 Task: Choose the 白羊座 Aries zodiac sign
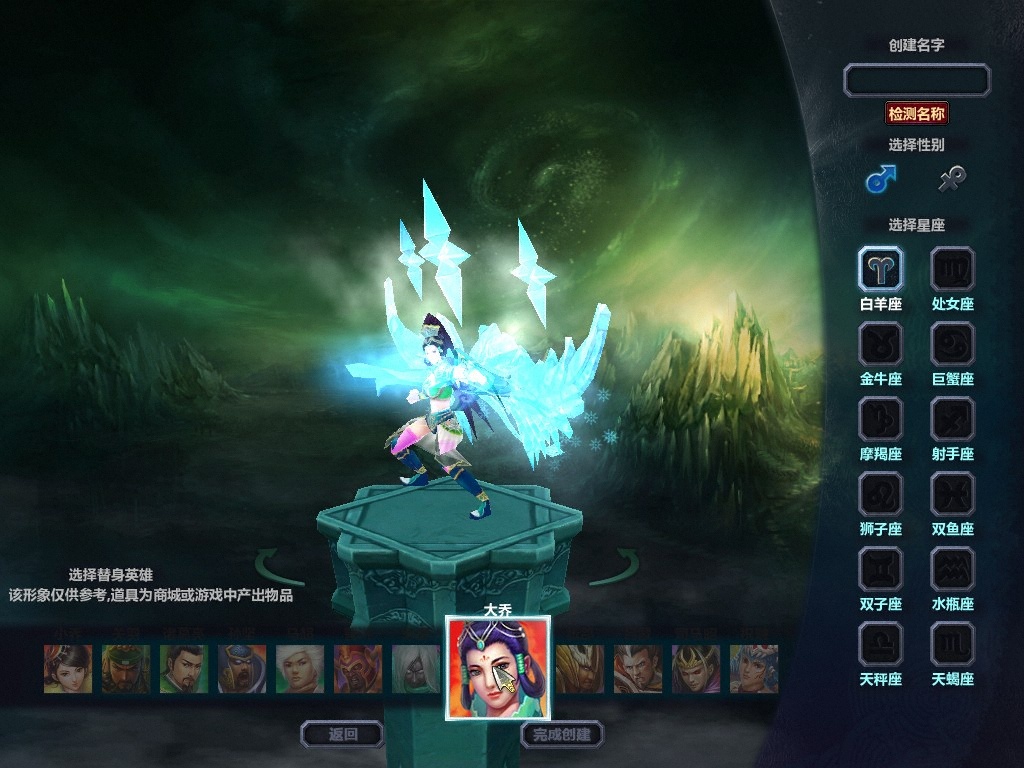880,269
